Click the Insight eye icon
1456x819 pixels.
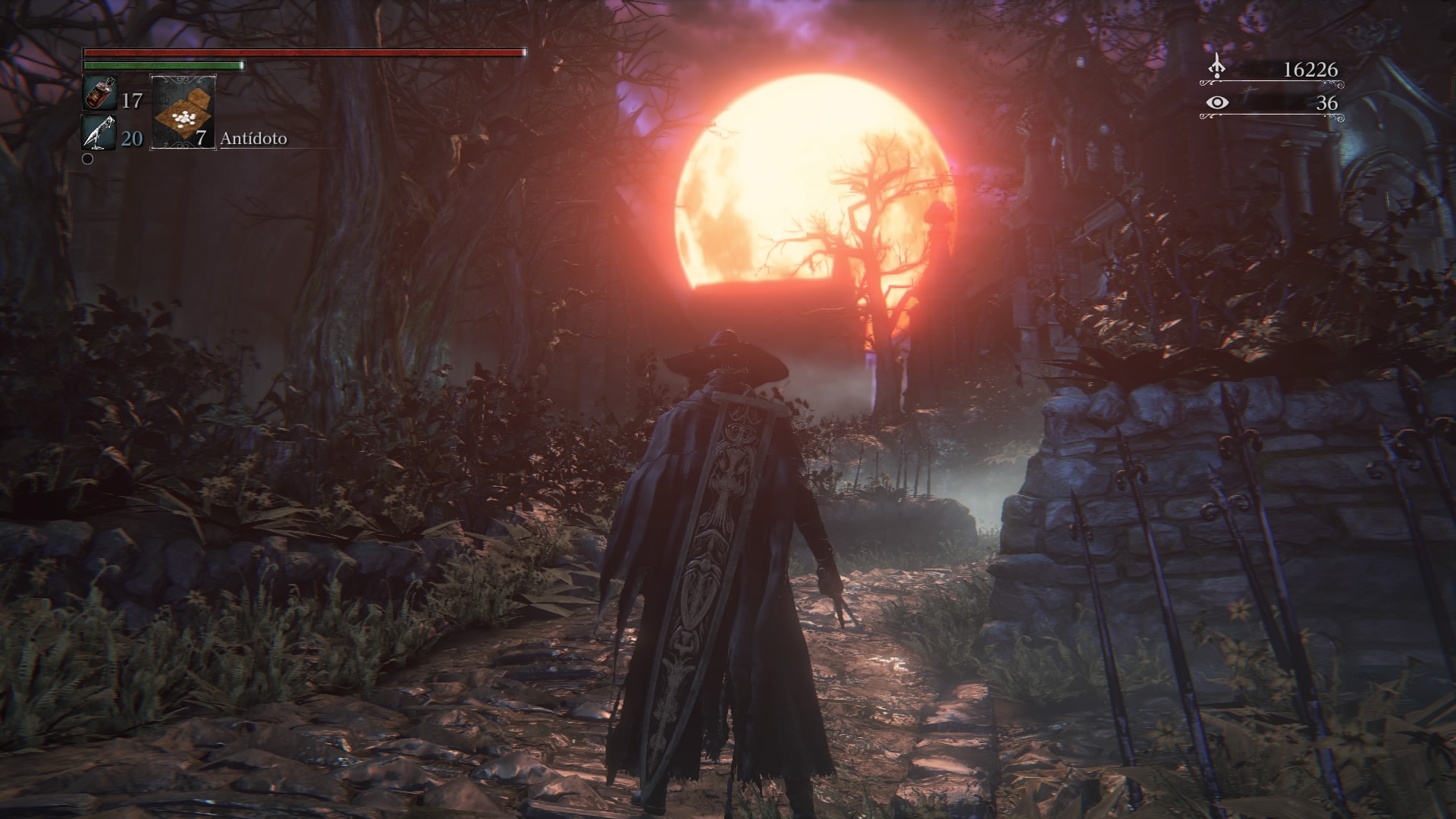(1219, 102)
